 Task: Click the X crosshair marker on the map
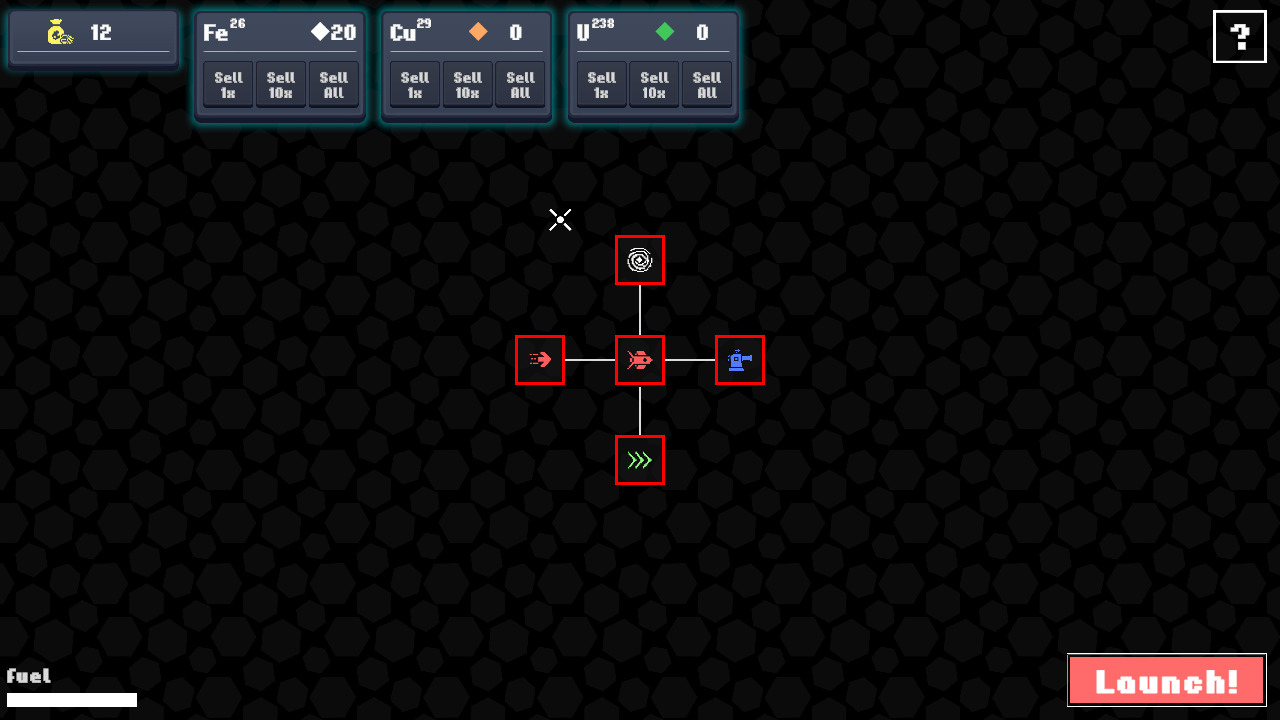(x=560, y=219)
